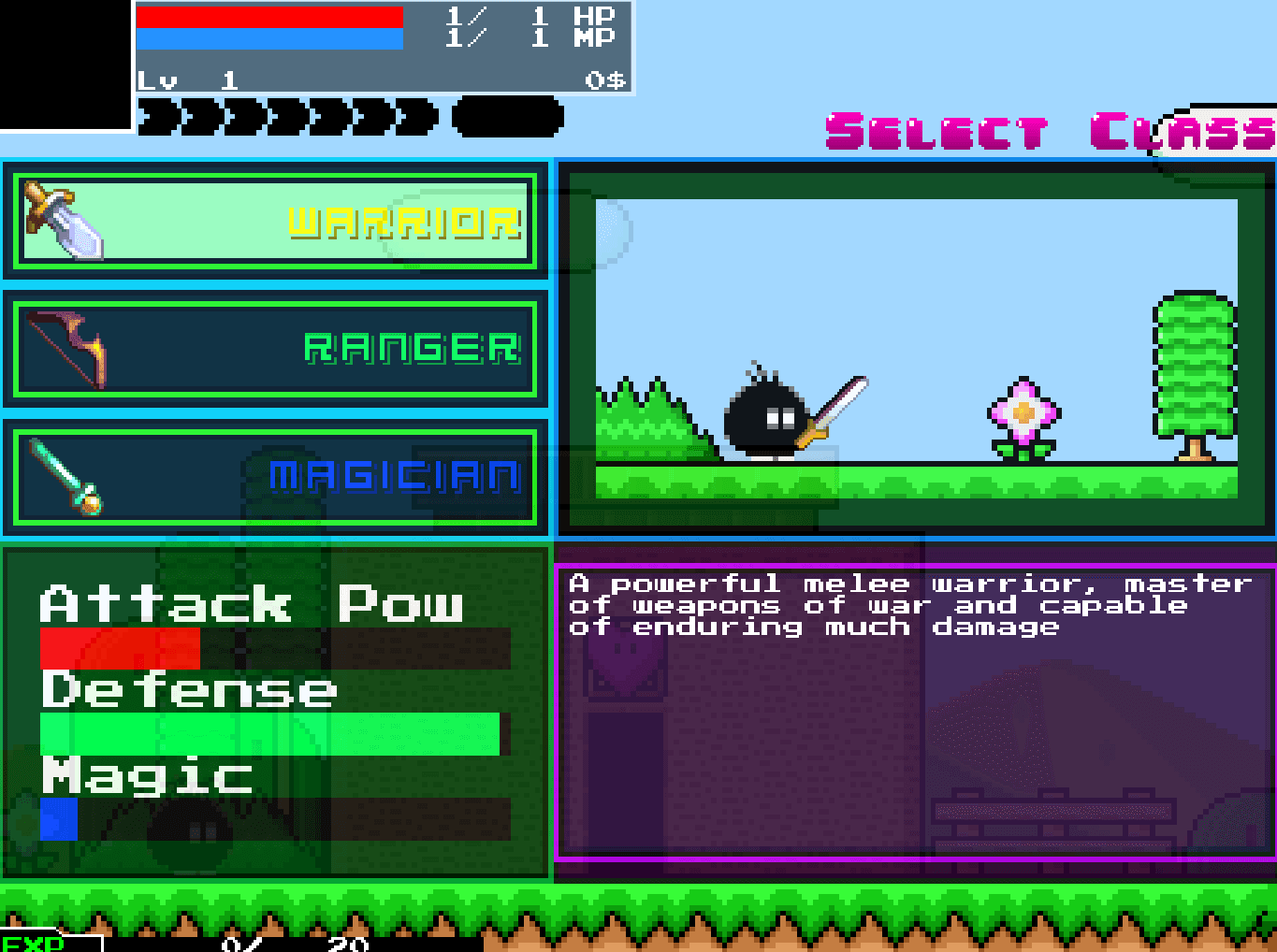Select the Warrior class
Screen dimensions: 1277x952
[275, 222]
